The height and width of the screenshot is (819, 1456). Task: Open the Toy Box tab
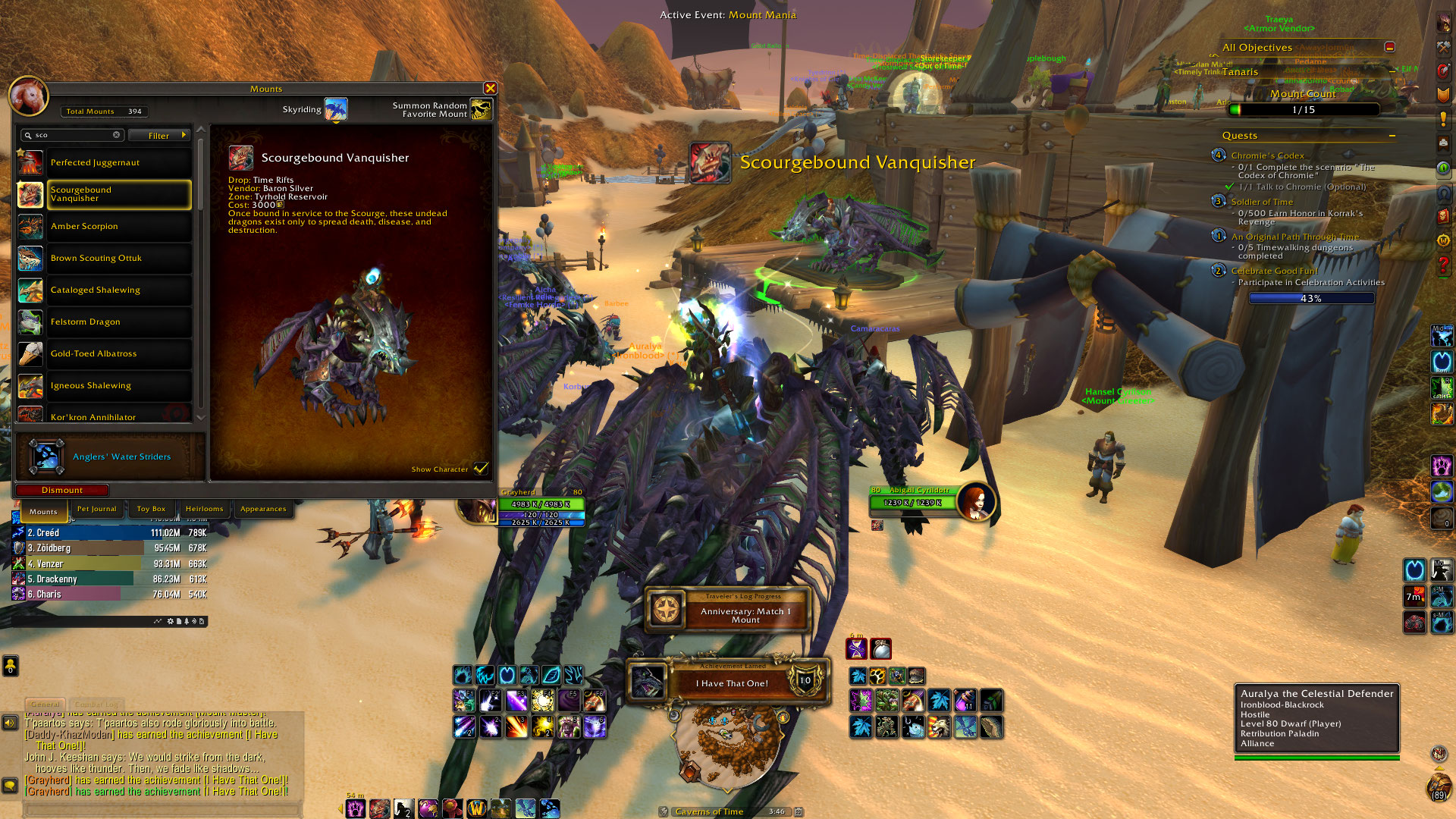click(151, 509)
